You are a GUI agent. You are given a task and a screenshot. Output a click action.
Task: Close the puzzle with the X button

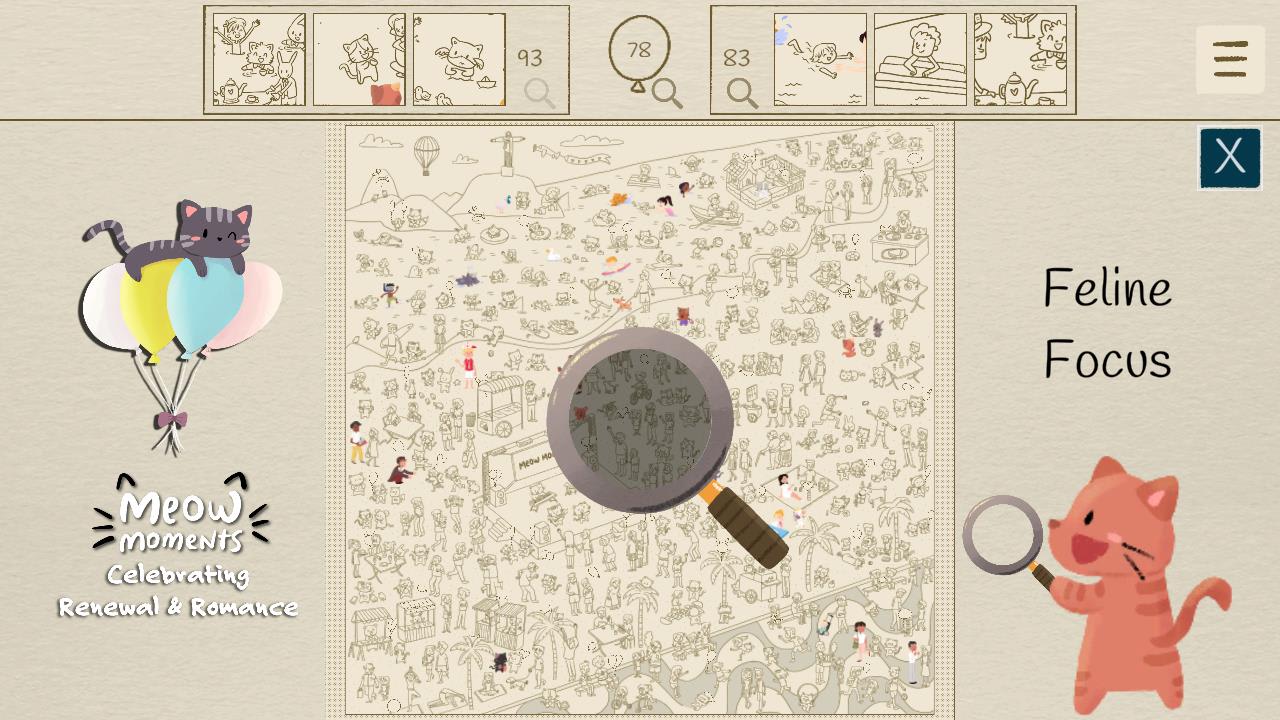(x=1230, y=158)
